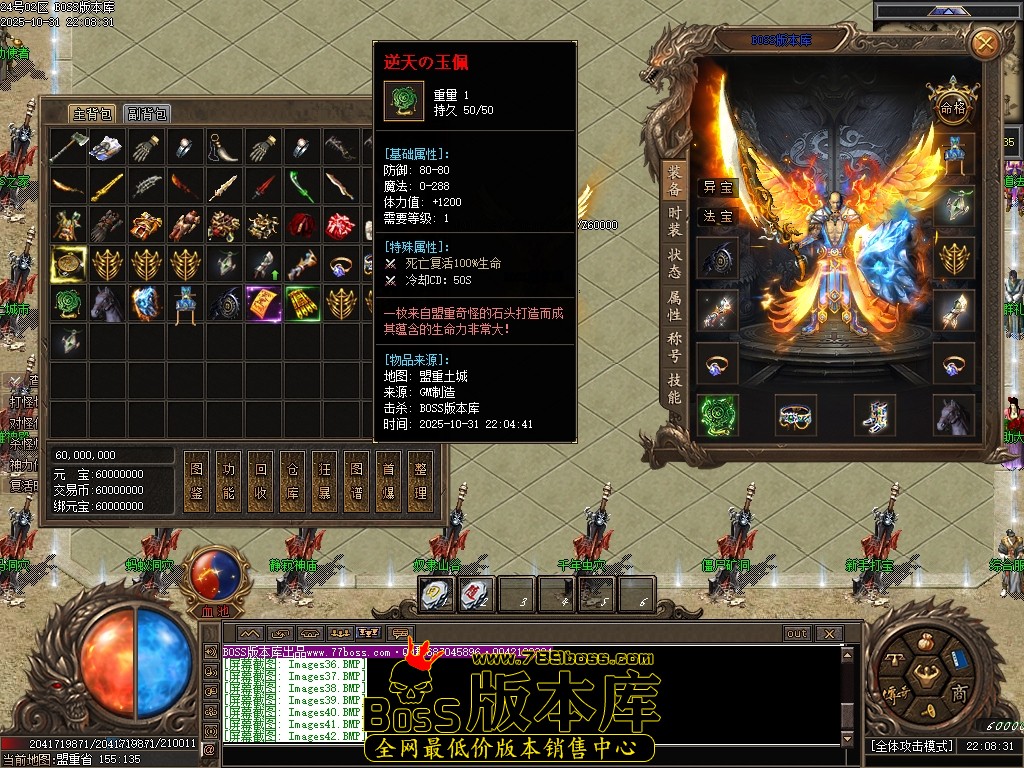Activate the 狂暴 berserk button

(x=324, y=481)
